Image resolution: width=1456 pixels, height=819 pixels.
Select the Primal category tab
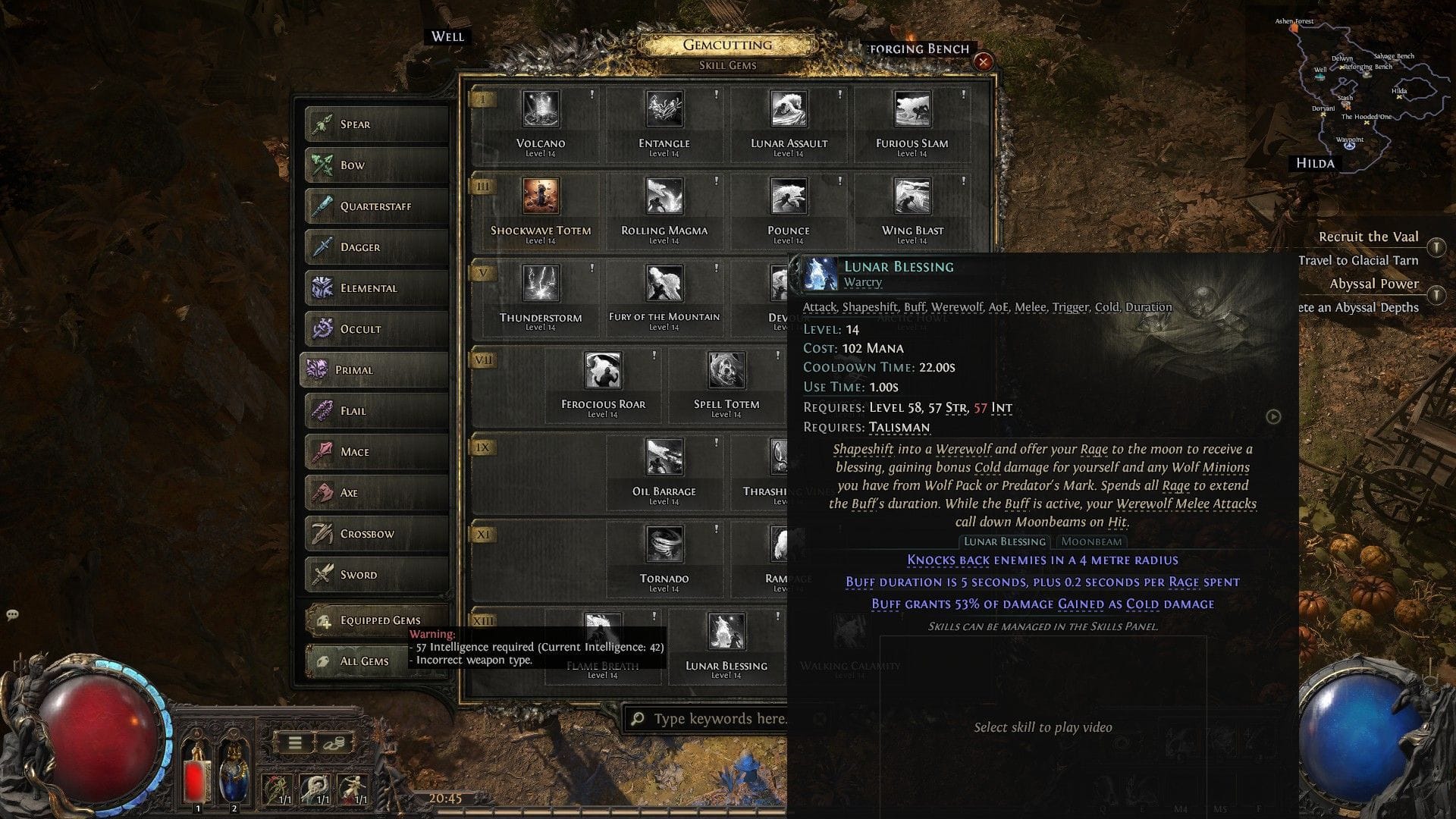coord(374,369)
